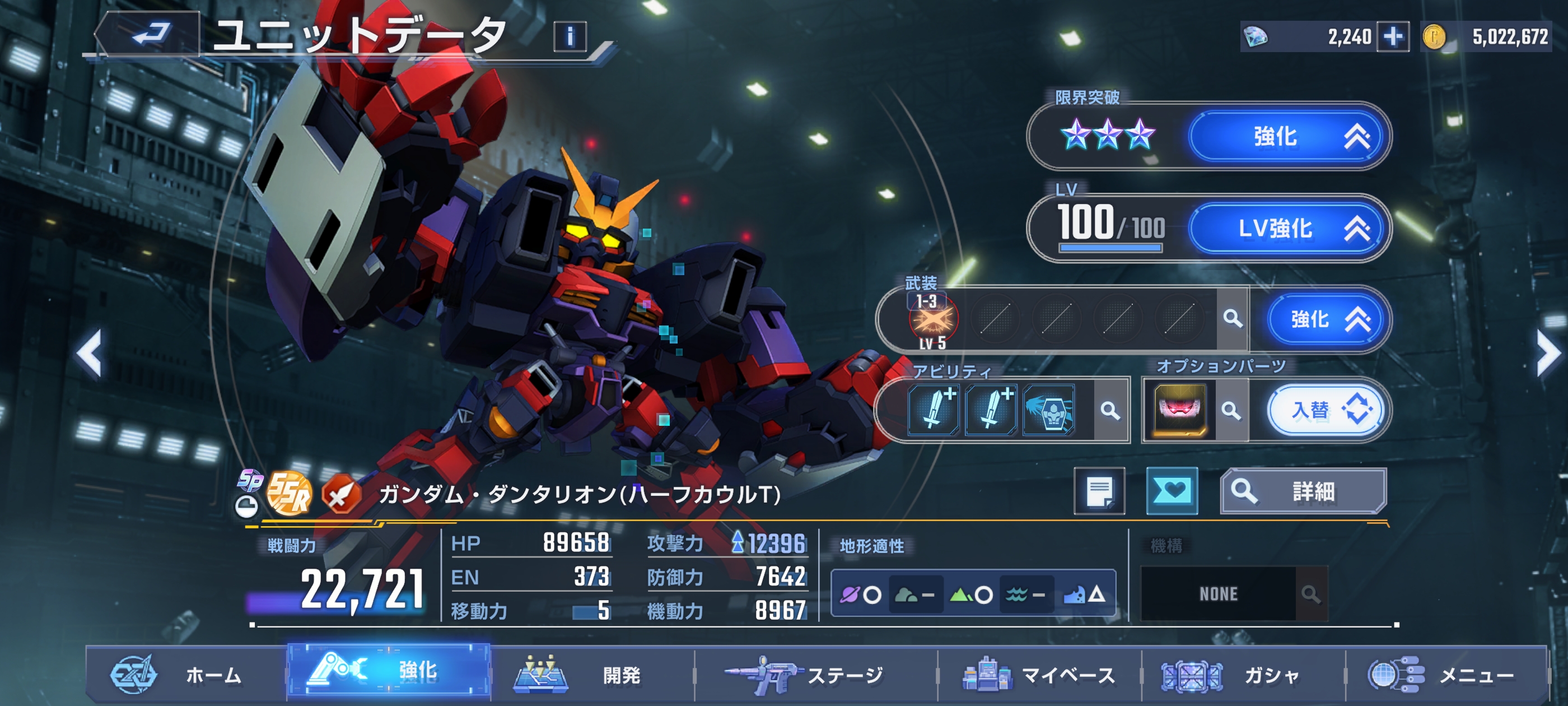The height and width of the screenshot is (706, 1568).
Task: Tap the LV強化 level up button
Action: (1288, 229)
